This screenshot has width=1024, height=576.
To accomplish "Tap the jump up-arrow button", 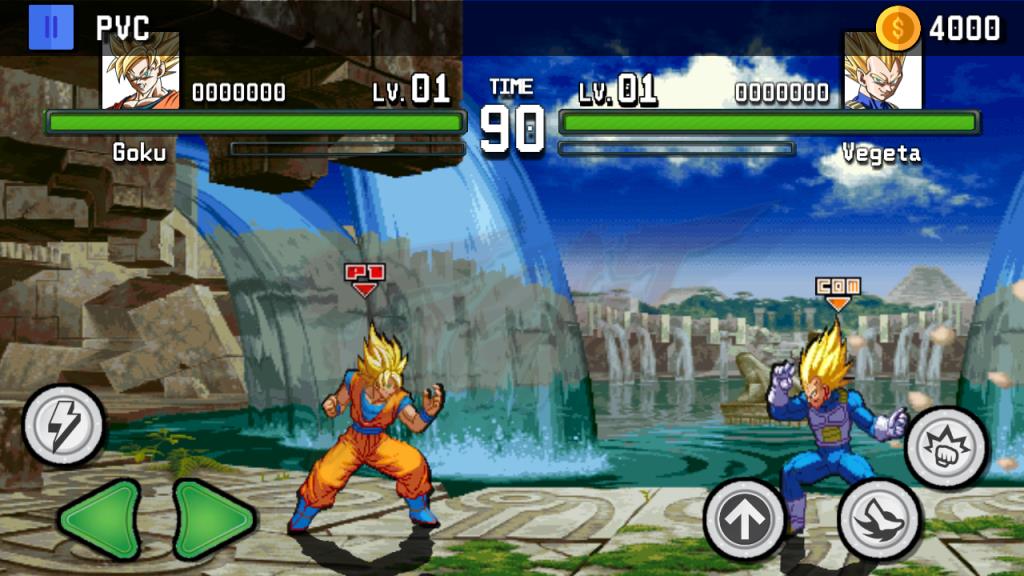I will coord(743,519).
